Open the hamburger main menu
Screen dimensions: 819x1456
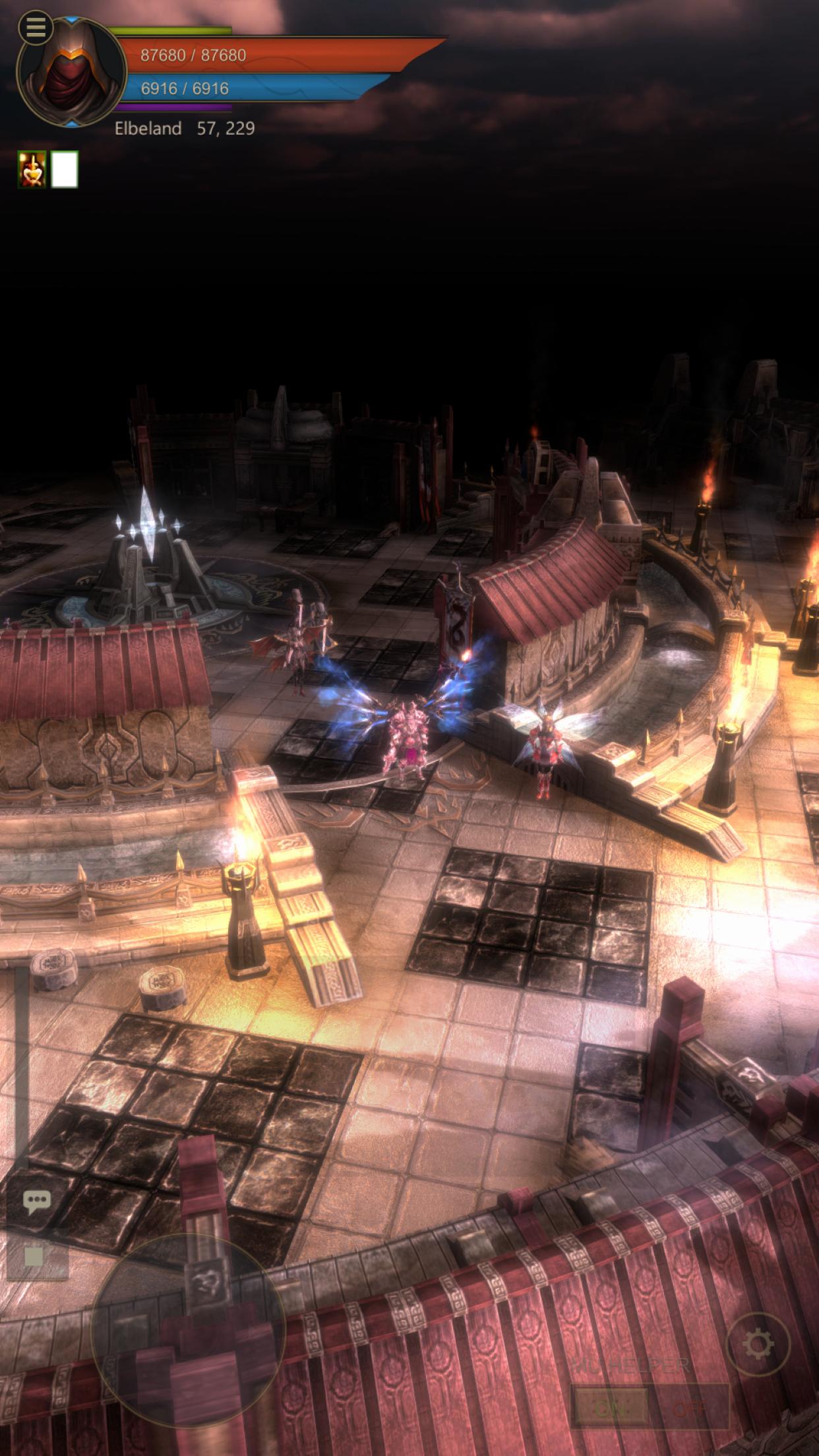click(36, 27)
